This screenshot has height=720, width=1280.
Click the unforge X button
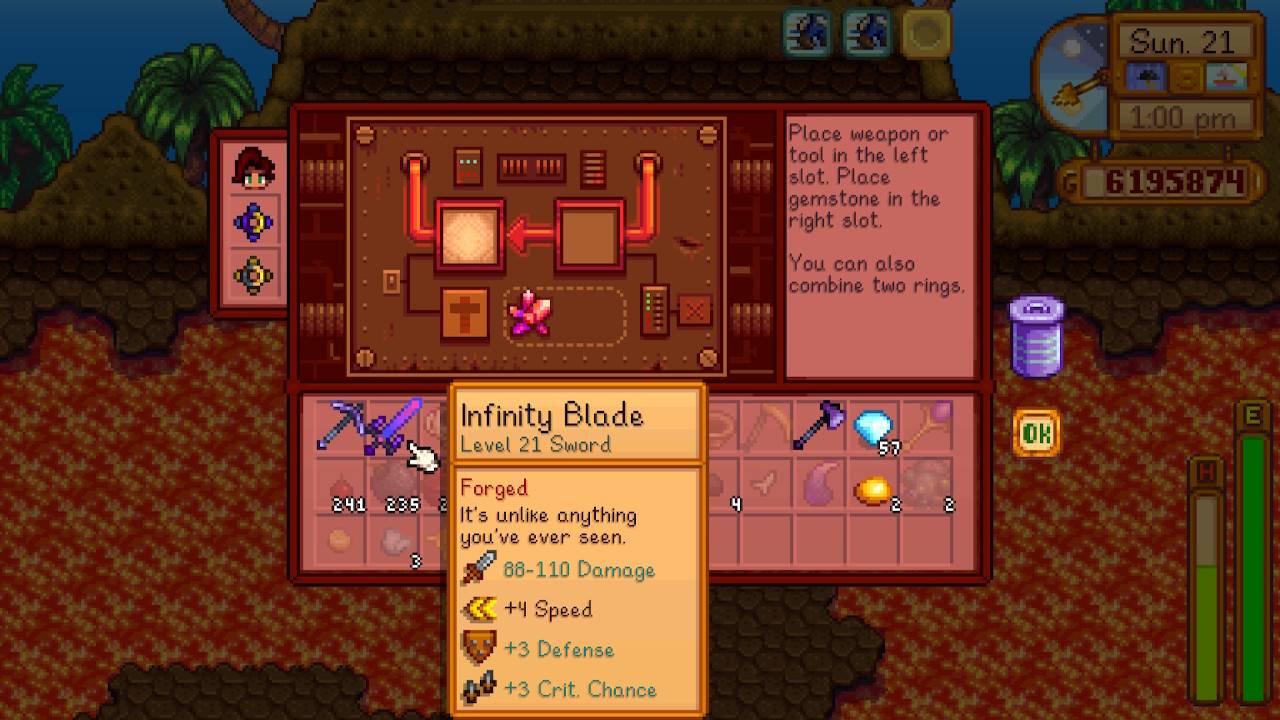point(694,311)
